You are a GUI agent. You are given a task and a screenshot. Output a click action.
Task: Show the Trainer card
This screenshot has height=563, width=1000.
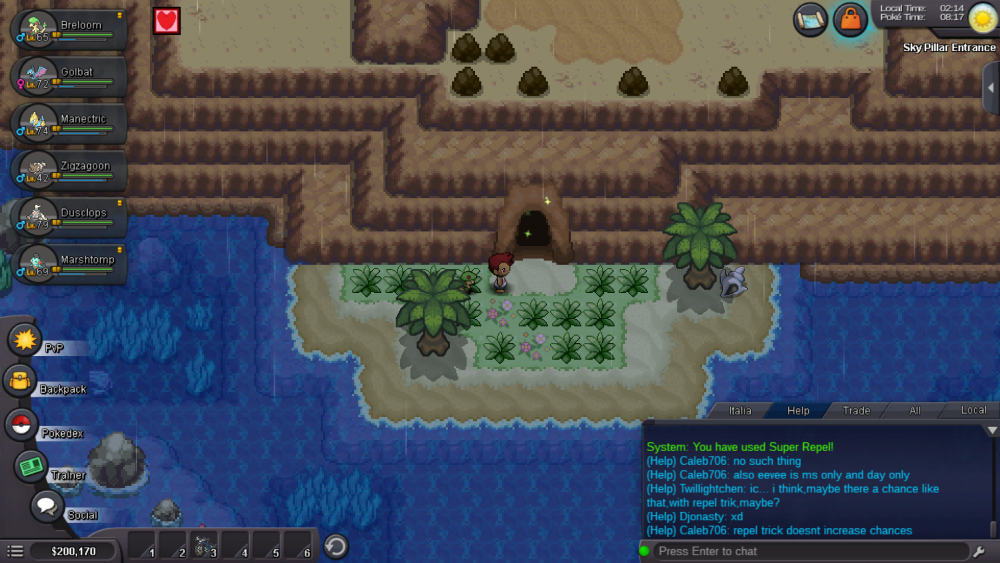click(x=31, y=467)
